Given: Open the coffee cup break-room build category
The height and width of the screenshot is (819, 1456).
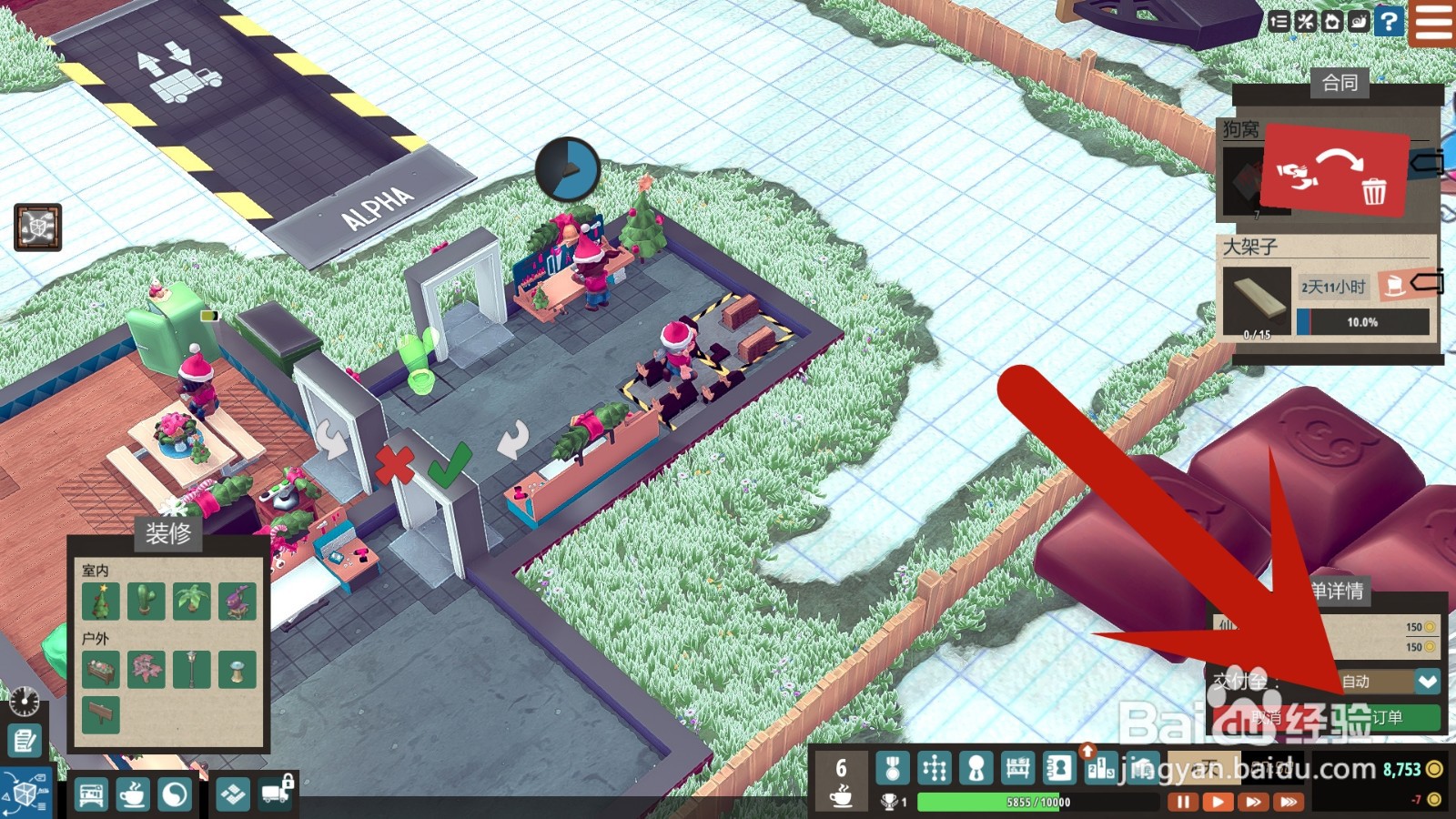Looking at the screenshot, I should coord(133,795).
